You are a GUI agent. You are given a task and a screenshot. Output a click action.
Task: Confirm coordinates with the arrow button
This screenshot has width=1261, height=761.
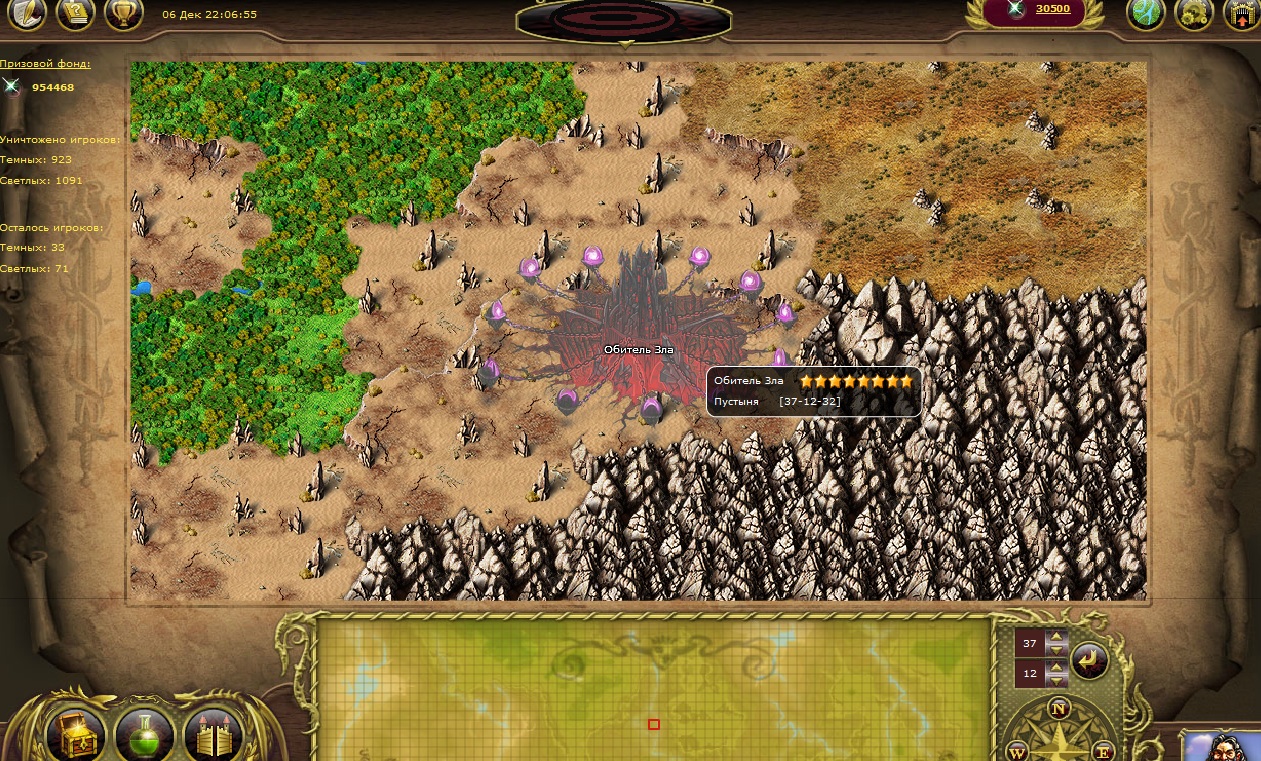1090,661
